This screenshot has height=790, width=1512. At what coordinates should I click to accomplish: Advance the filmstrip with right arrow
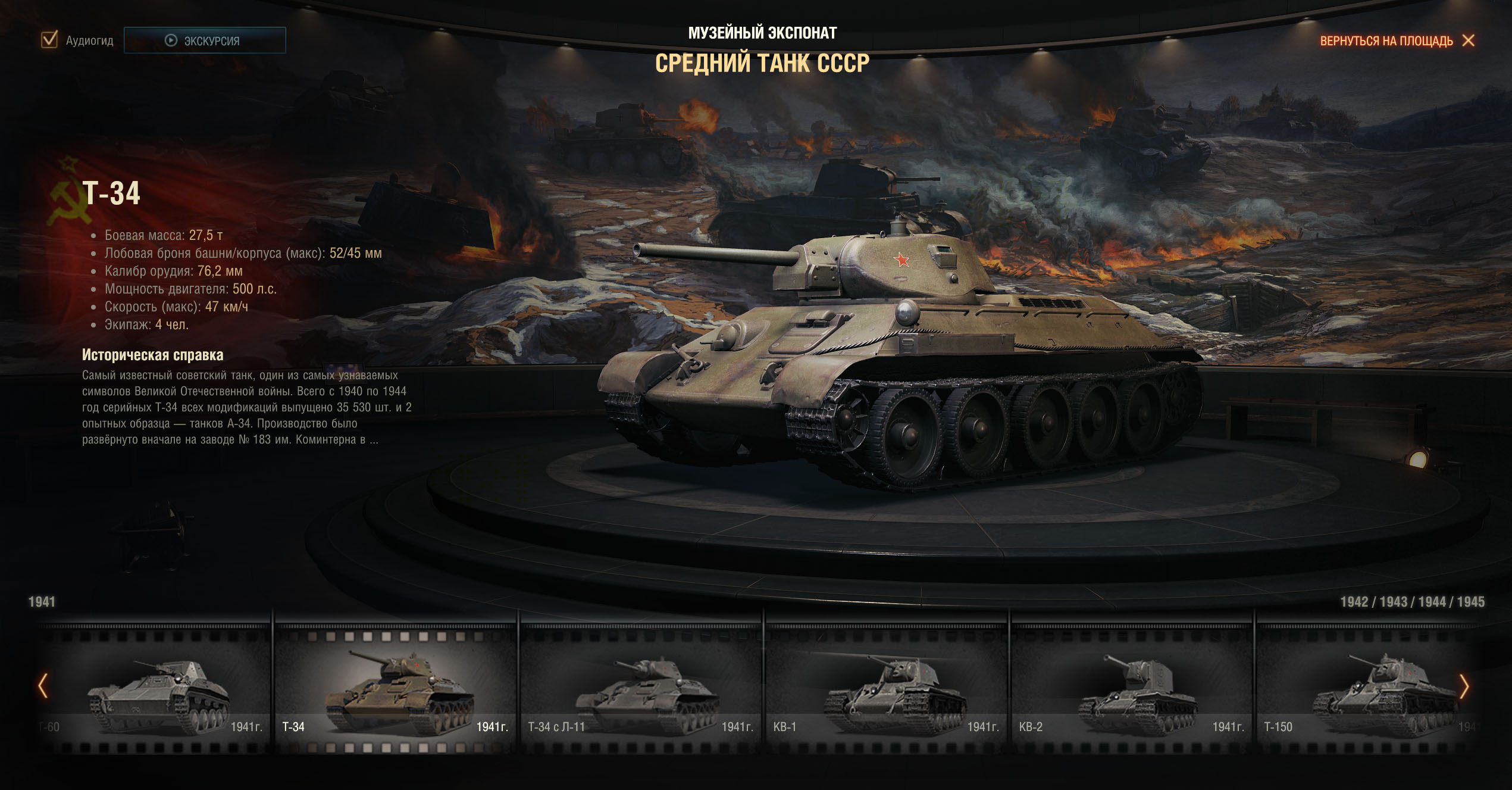(x=1464, y=687)
